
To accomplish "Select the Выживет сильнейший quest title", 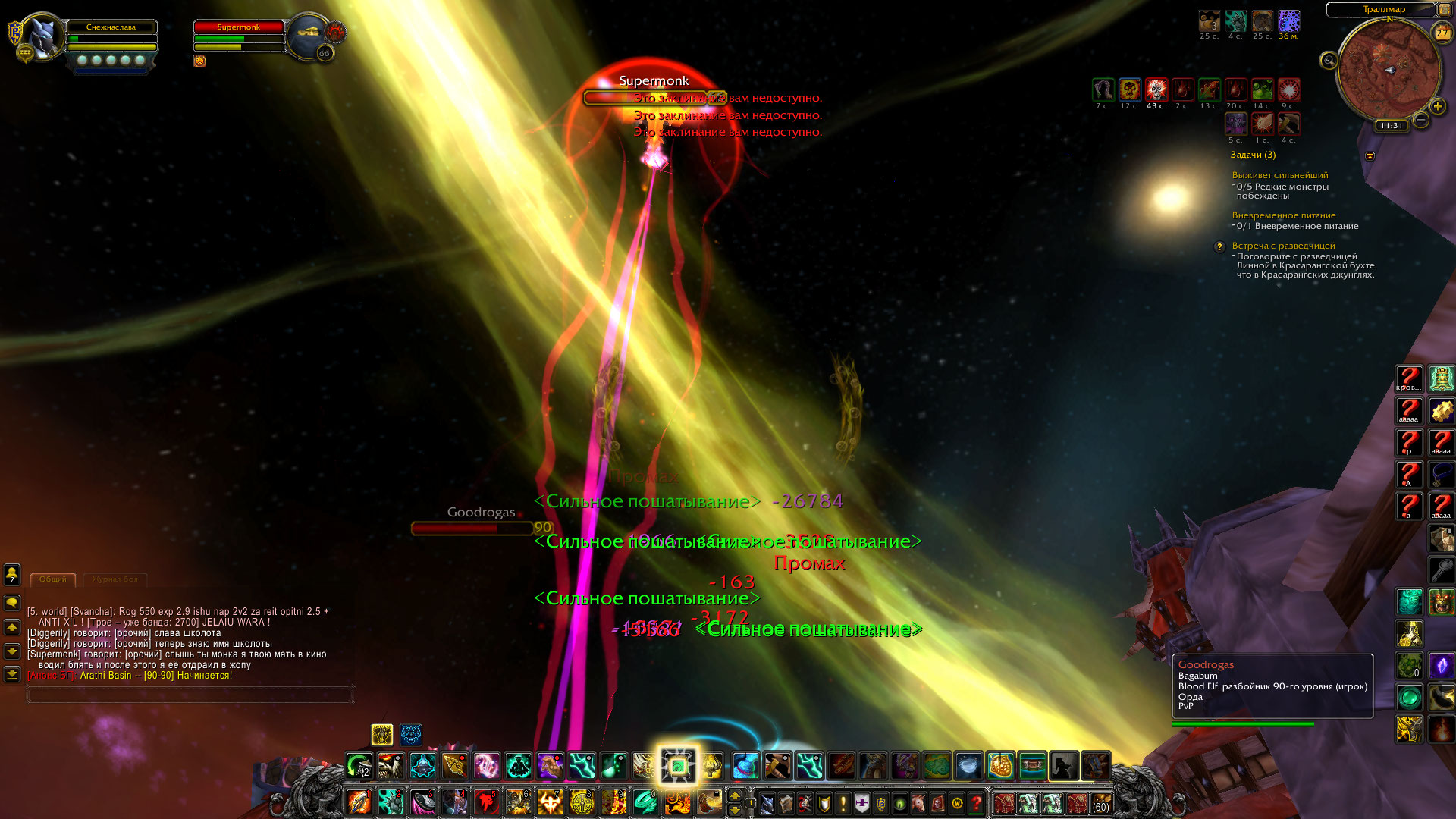I will coord(1279,175).
